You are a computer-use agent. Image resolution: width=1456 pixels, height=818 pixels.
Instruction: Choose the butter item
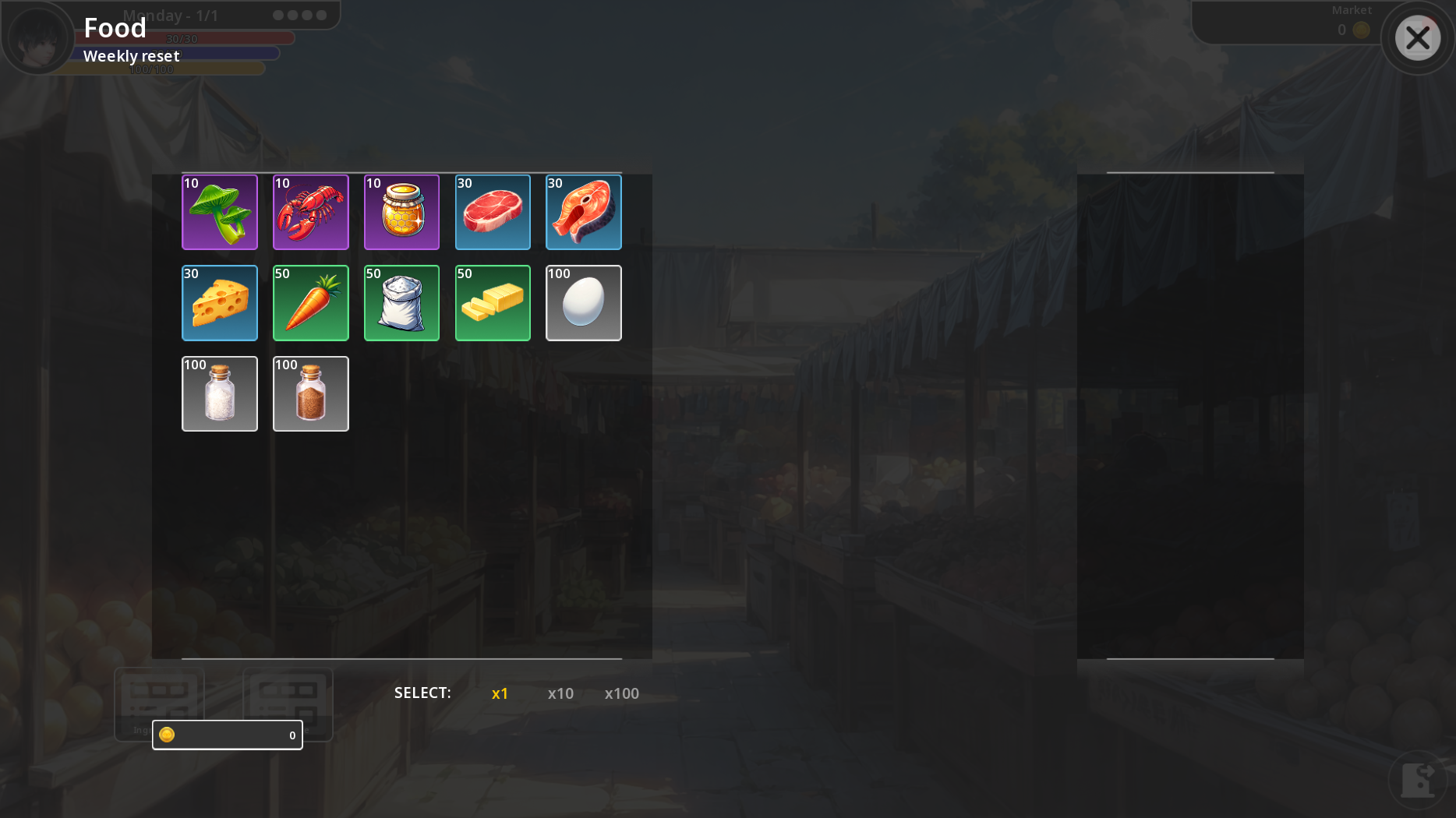[493, 303]
